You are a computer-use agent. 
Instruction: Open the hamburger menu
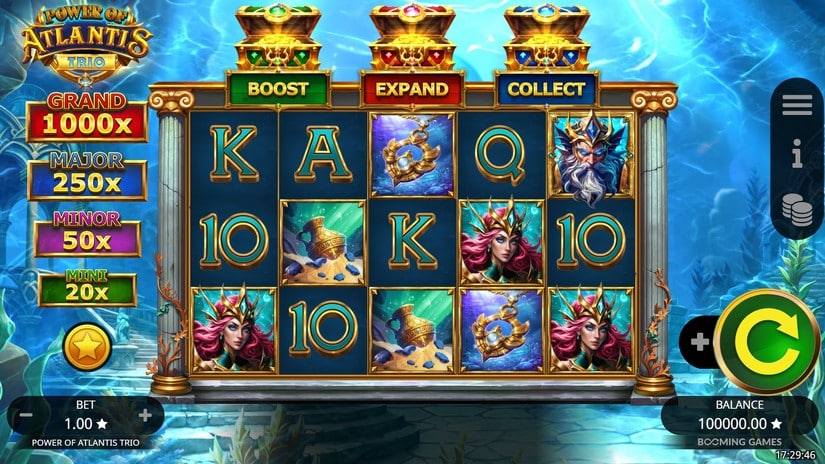point(797,104)
